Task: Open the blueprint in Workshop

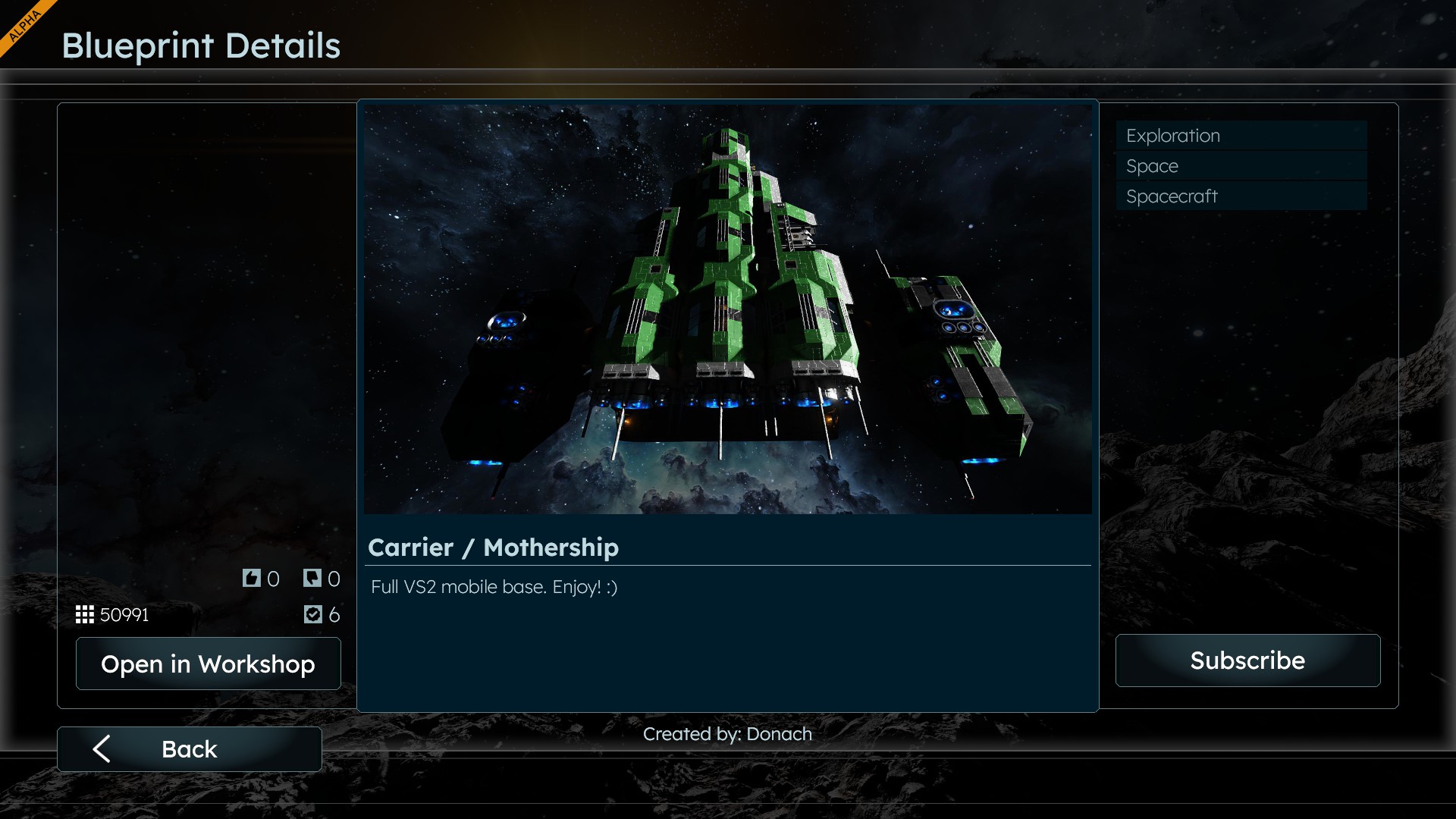Action: pyautogui.click(x=208, y=664)
